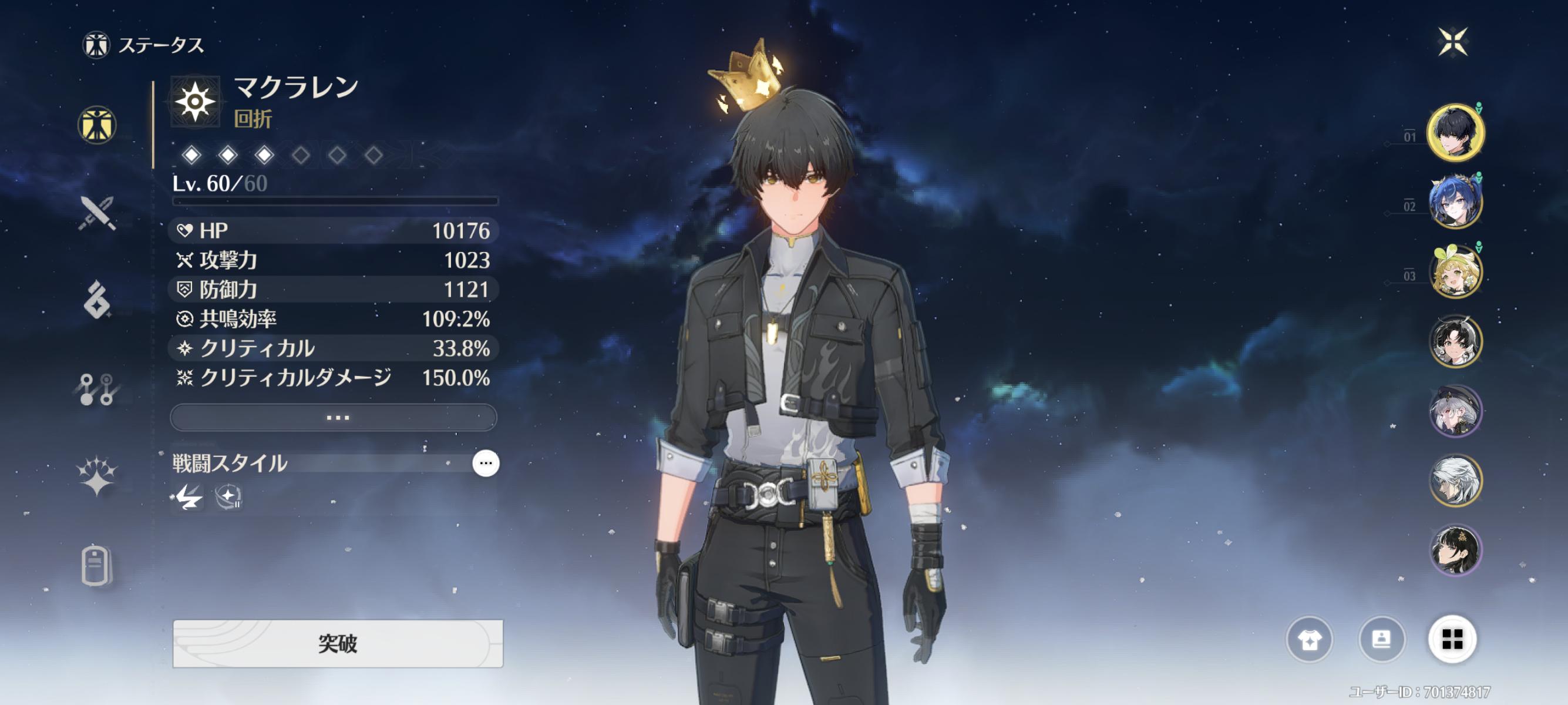Image resolution: width=1568 pixels, height=705 pixels.
Task: Open the outfit wardrobe shirt button
Action: tap(1309, 639)
